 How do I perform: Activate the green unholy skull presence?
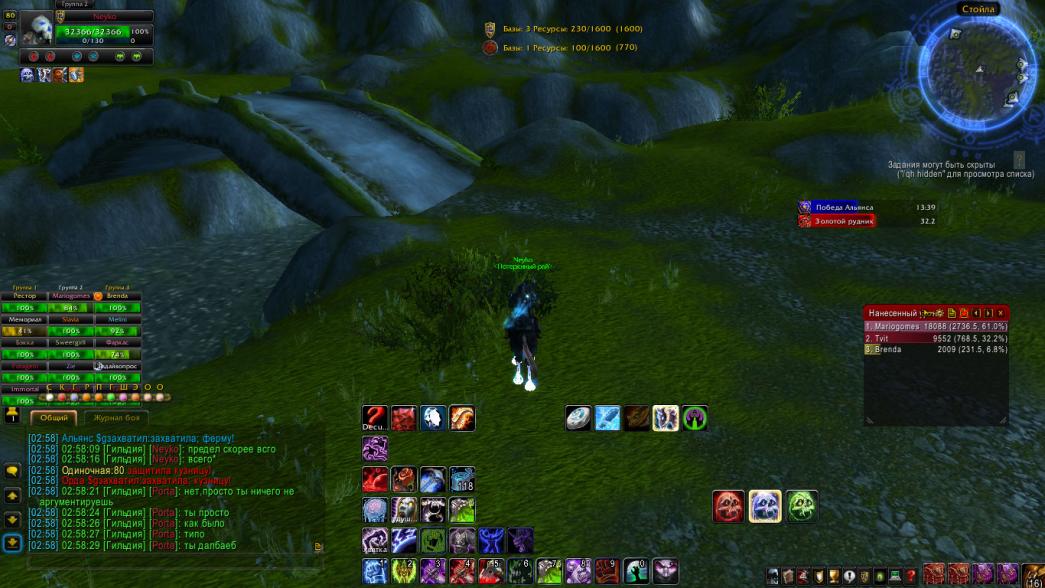pos(801,506)
